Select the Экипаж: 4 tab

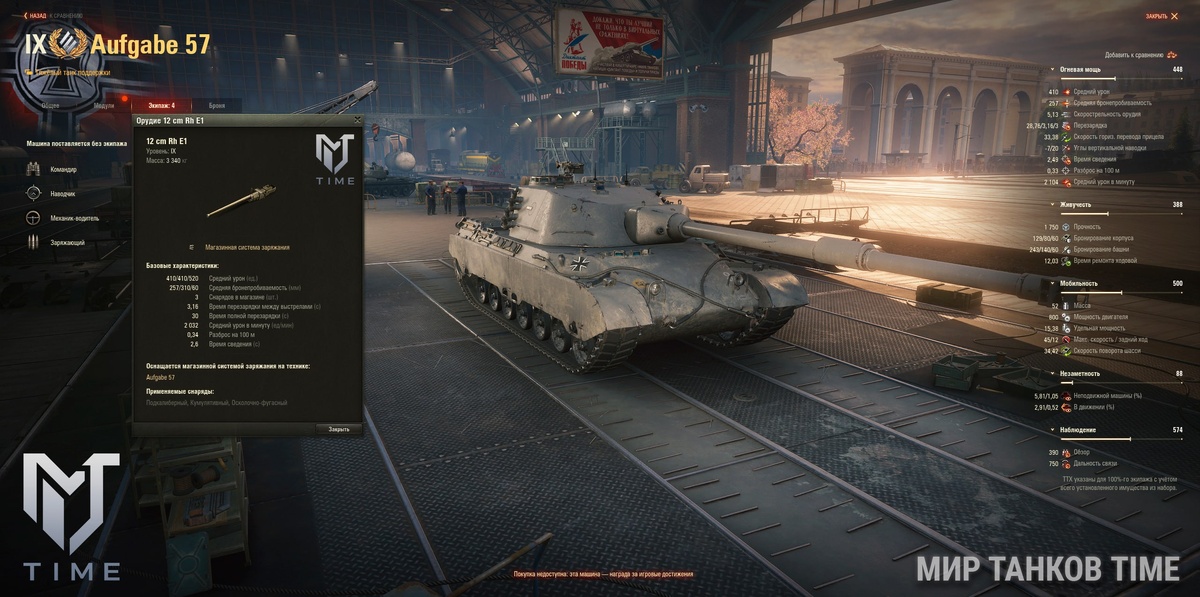[158, 105]
